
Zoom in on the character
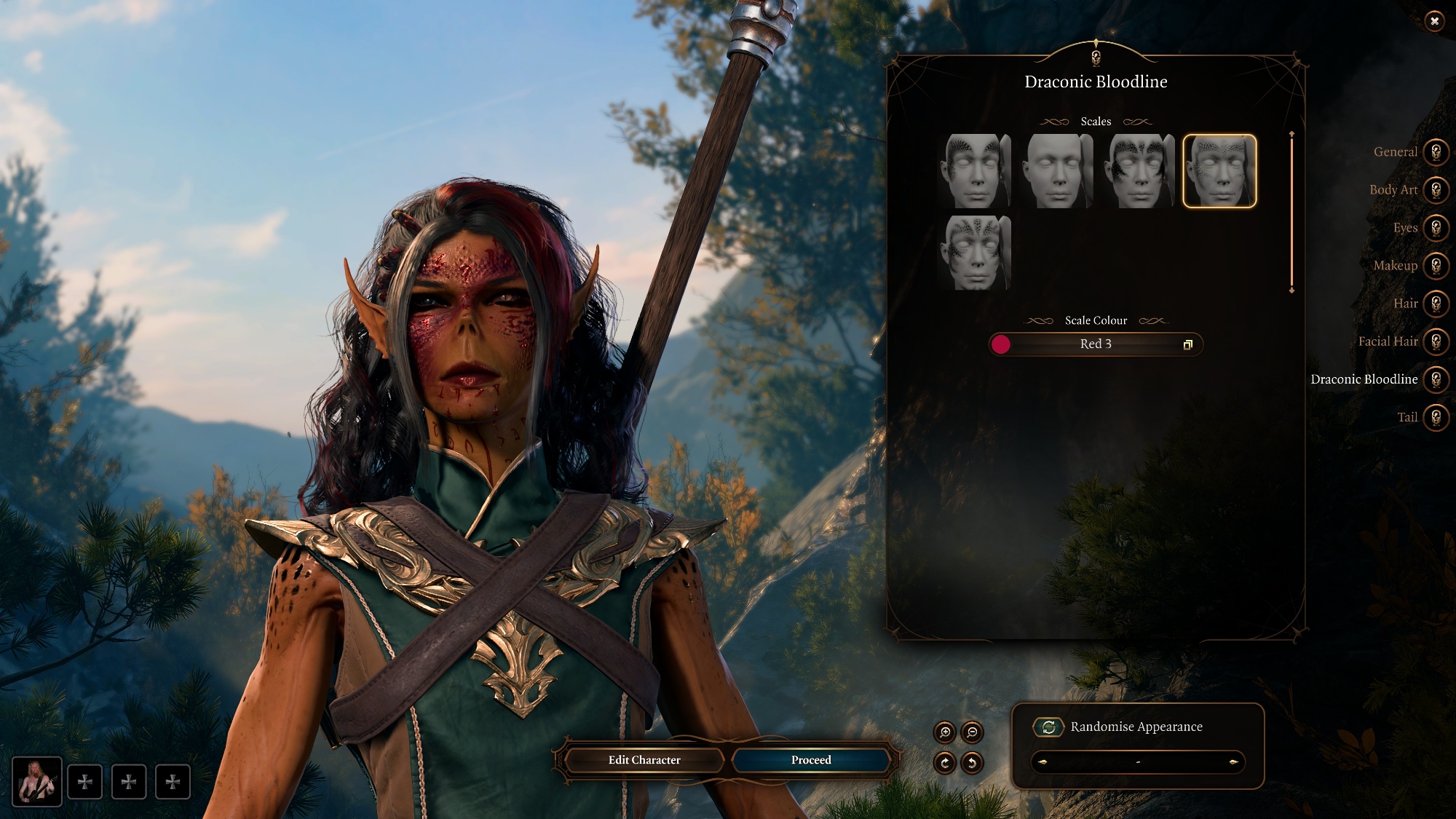[x=945, y=732]
